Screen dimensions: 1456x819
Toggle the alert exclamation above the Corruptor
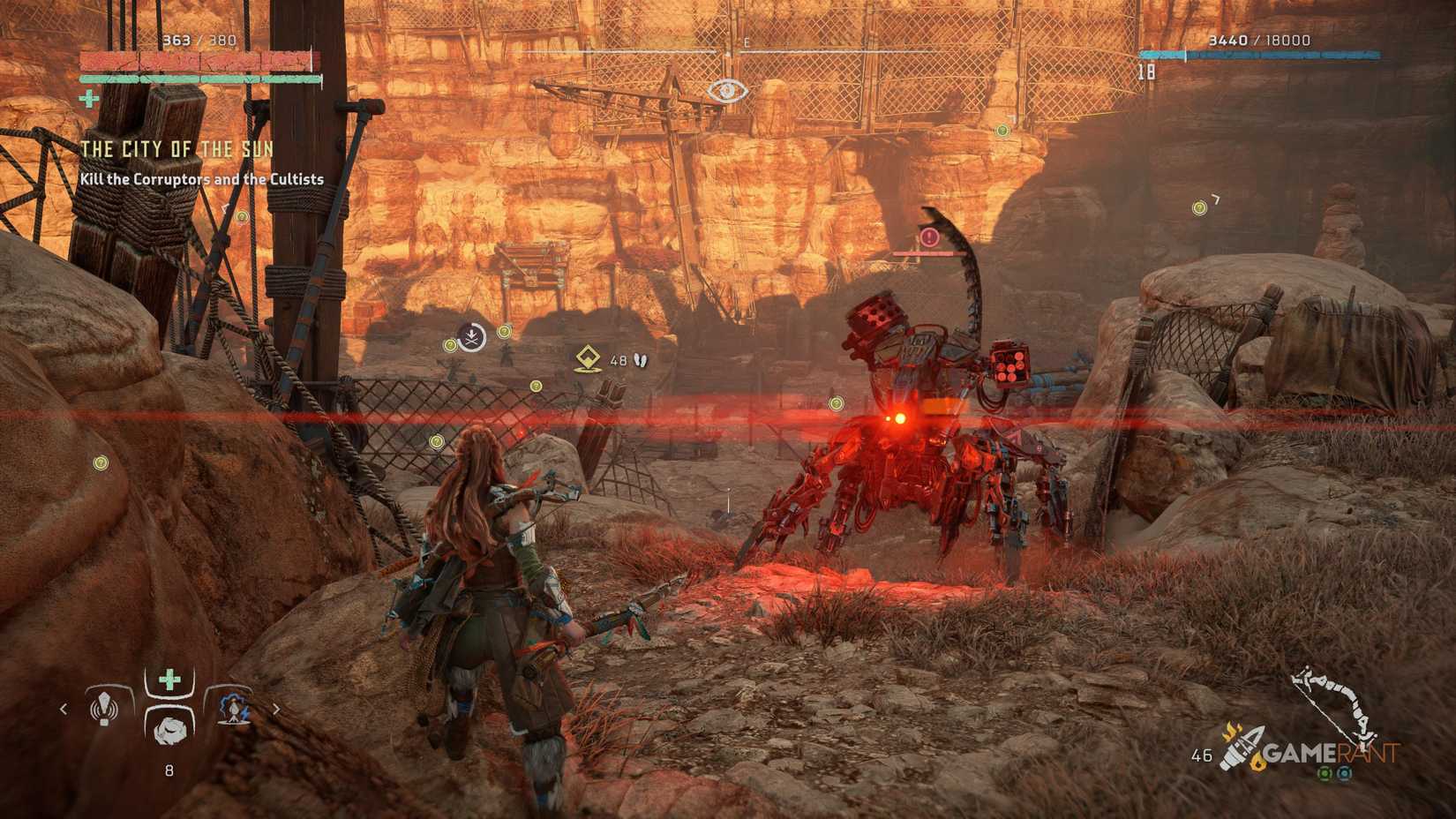(x=927, y=237)
